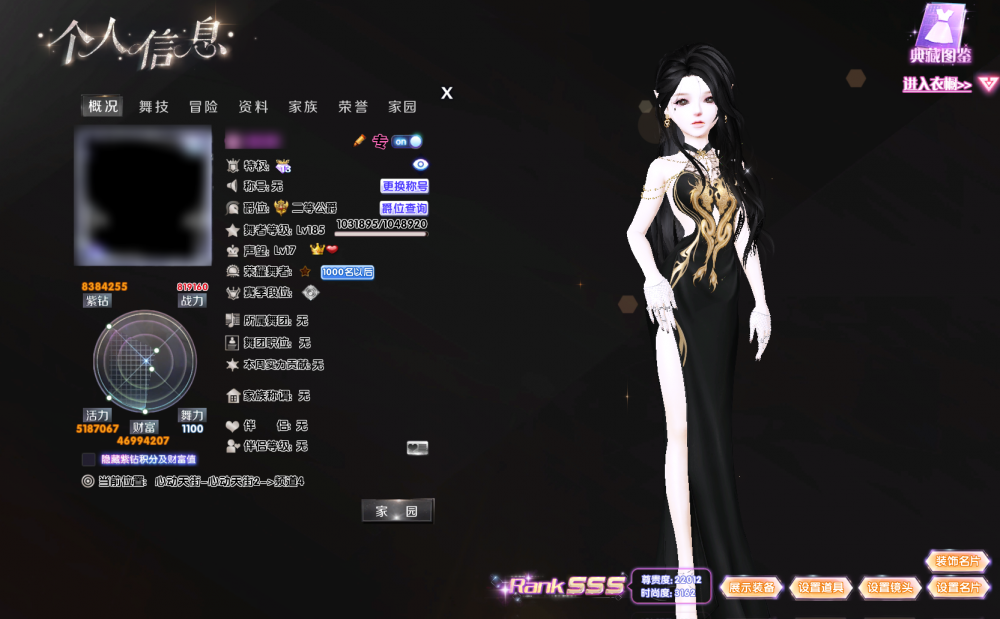Screen dimensions: 1000x619
Task: Toggle the on/off switch beside the name
Action: pyautogui.click(x=406, y=141)
